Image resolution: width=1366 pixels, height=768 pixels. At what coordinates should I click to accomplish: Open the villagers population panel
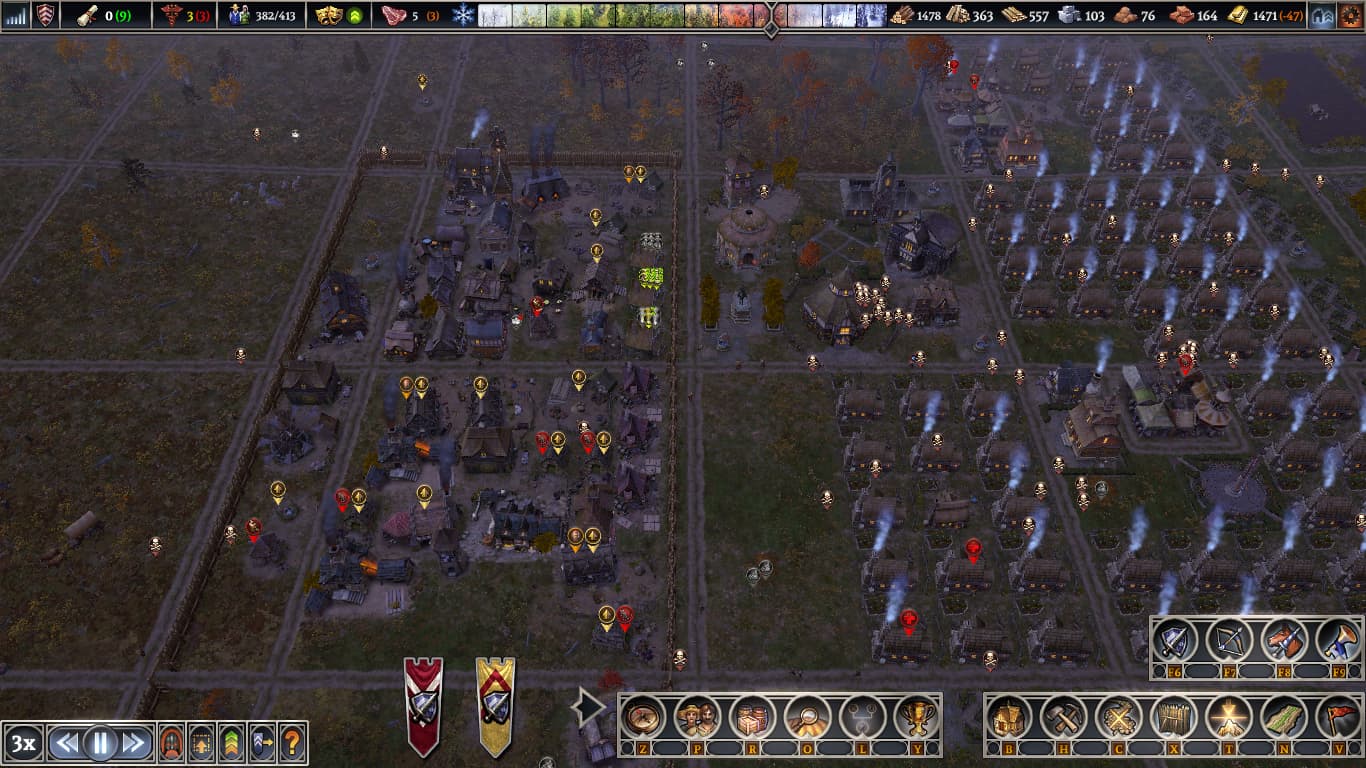[x=695, y=717]
